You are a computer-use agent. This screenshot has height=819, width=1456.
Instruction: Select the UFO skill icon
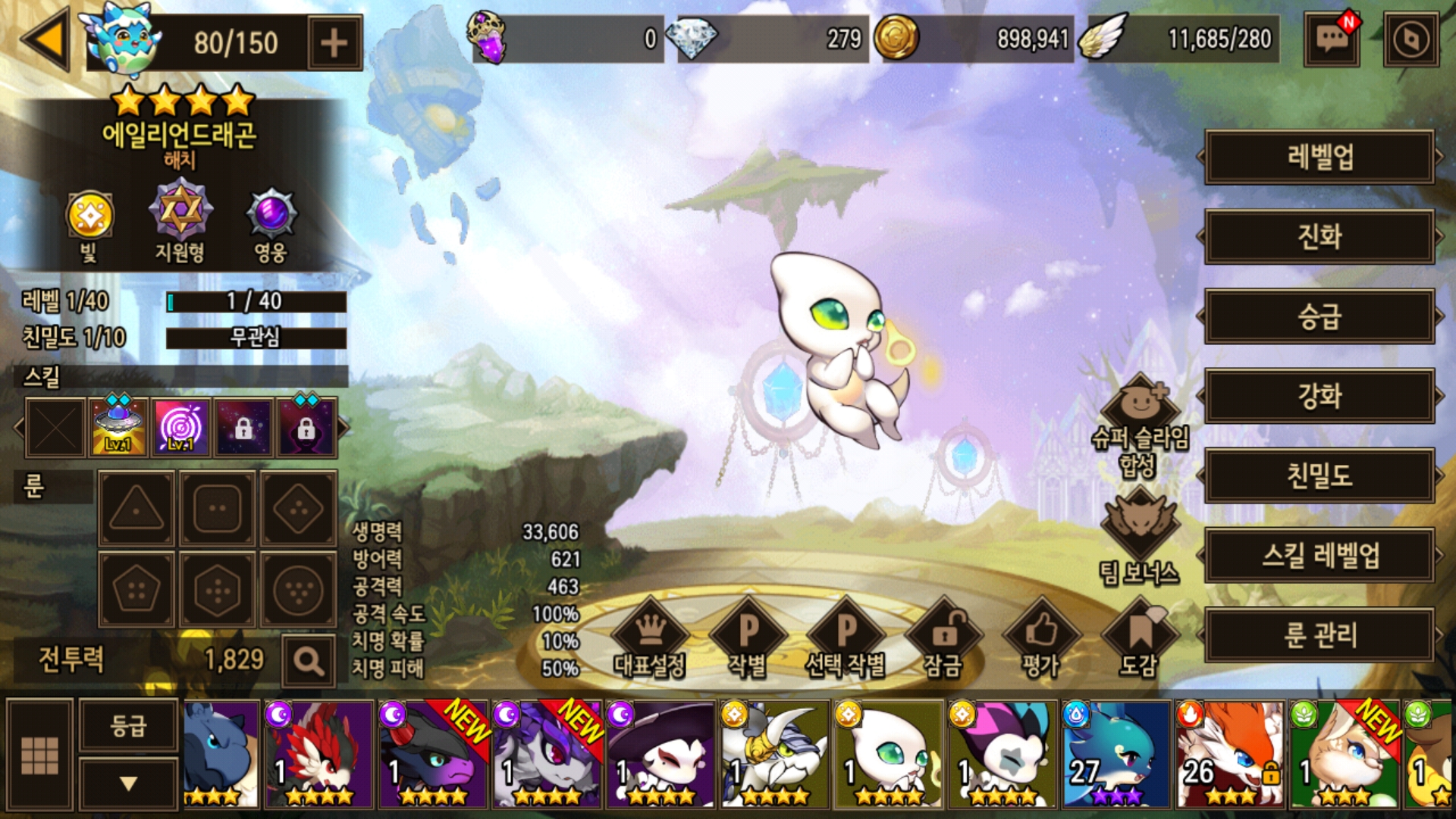118,427
